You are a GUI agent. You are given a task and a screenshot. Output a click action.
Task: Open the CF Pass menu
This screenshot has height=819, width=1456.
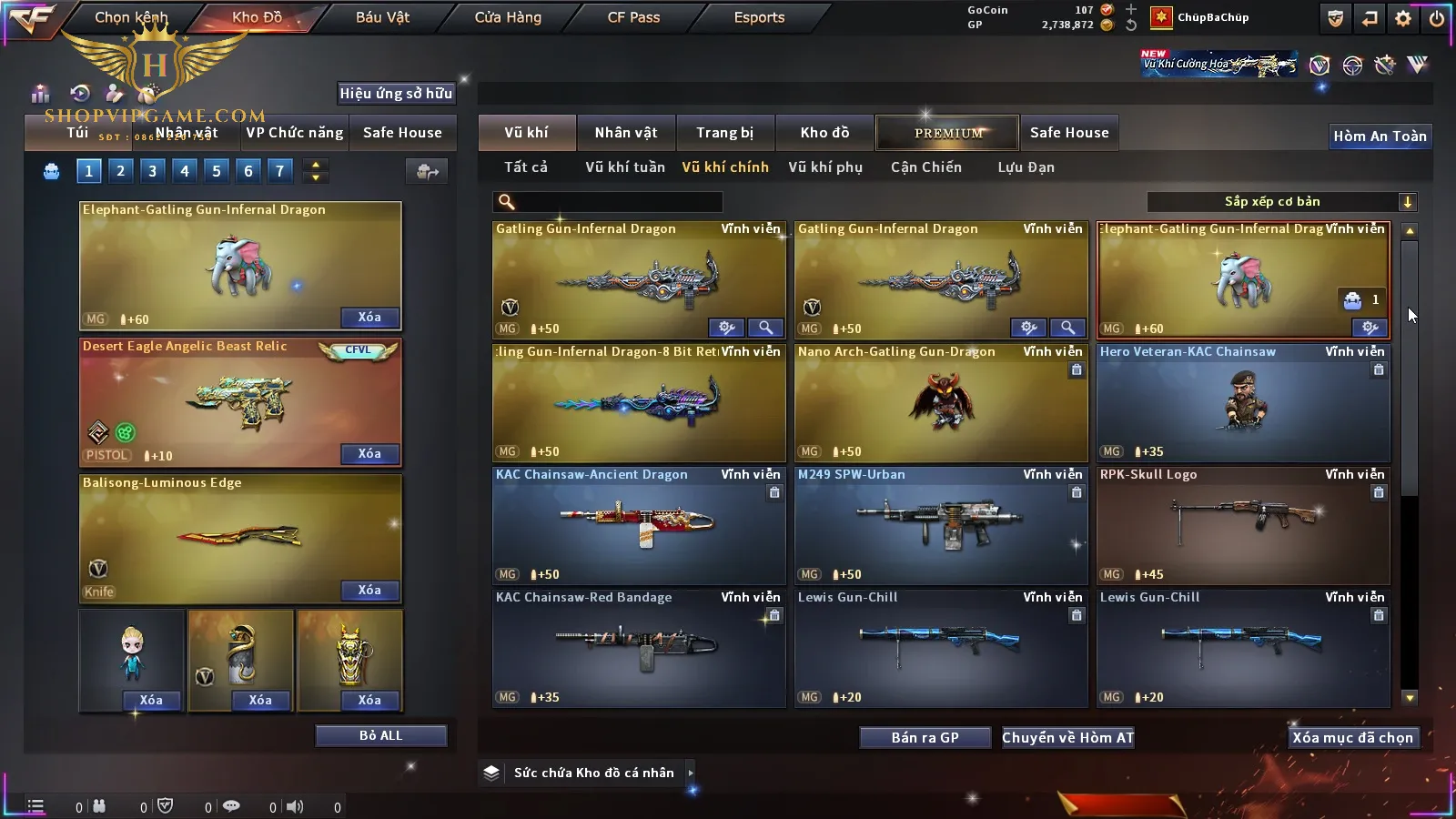coord(633,17)
